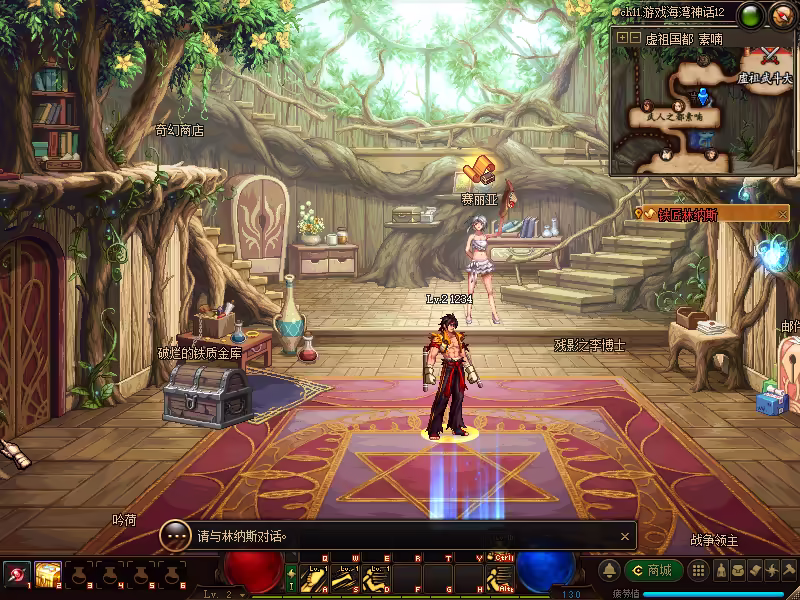The width and height of the screenshot is (800, 600).
Task: Use the golden box item in quick slot 2
Action: pos(47,575)
